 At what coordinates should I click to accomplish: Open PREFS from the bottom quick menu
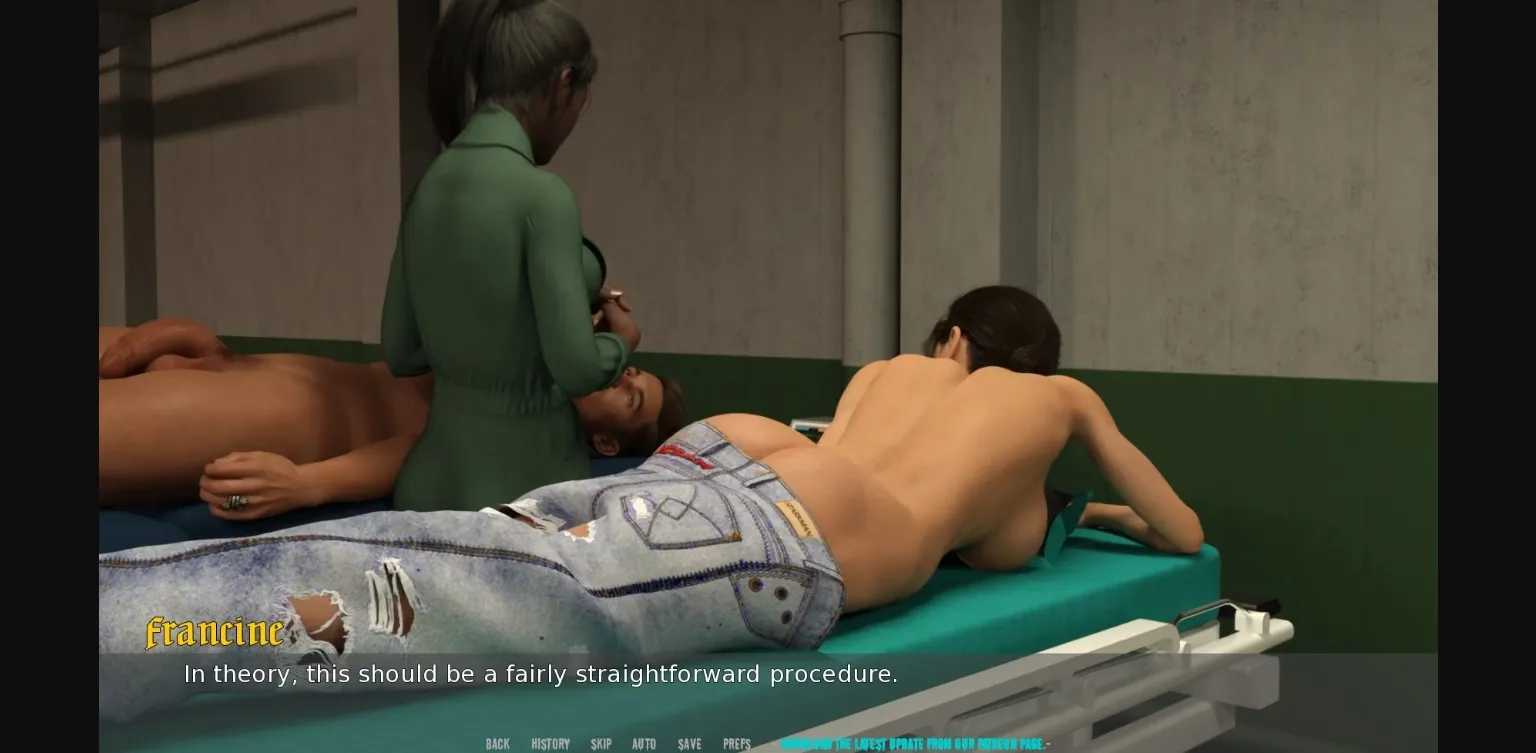(737, 744)
